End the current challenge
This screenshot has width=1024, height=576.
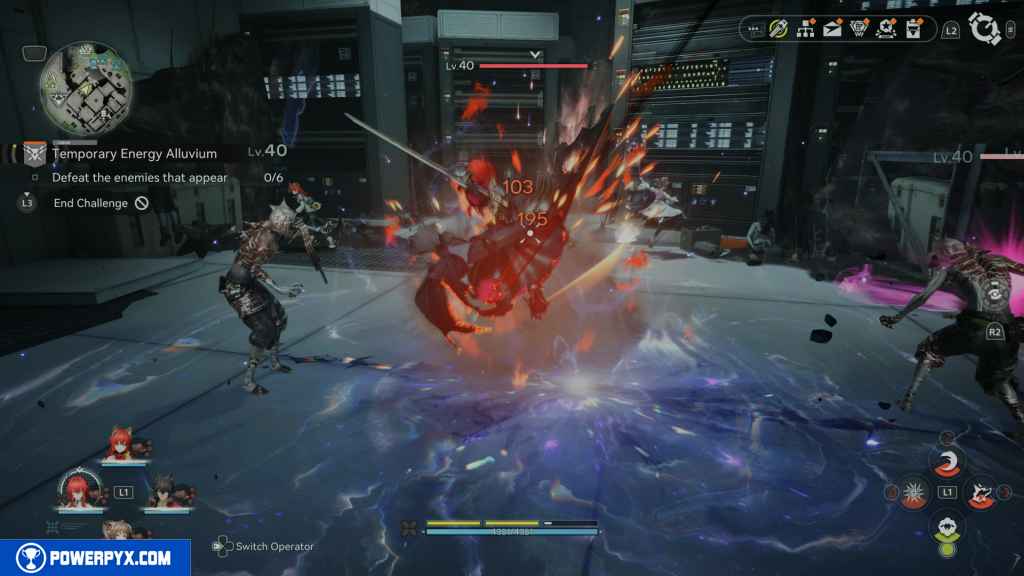[x=100, y=203]
